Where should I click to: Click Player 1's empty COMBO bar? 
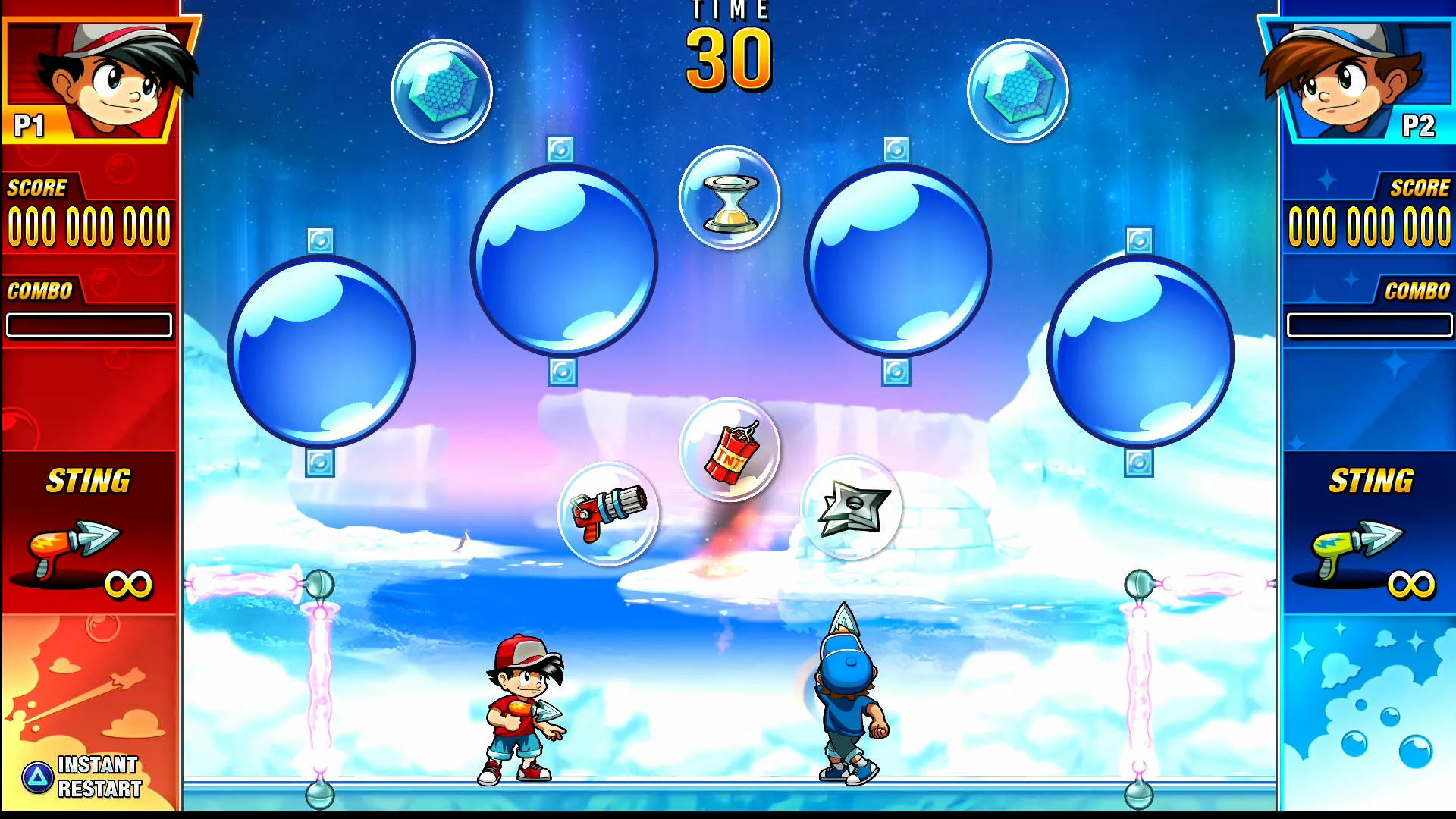89,325
